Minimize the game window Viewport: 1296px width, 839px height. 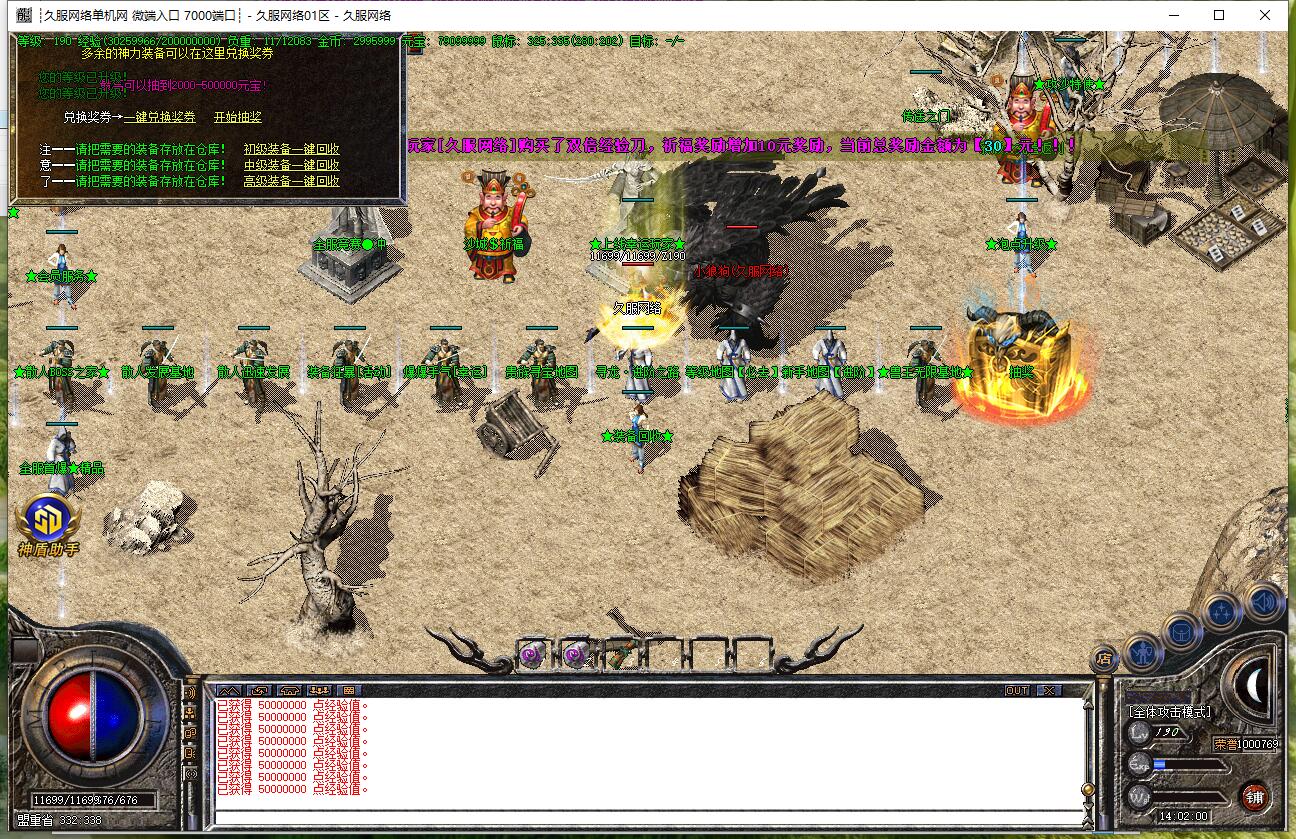1173,15
